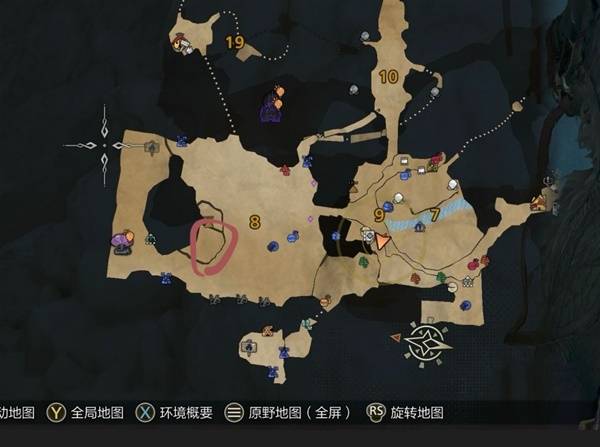The height and width of the screenshot is (447, 600).
Task: Click the red hand-drawn circle marker
Action: pyautogui.click(x=214, y=243)
